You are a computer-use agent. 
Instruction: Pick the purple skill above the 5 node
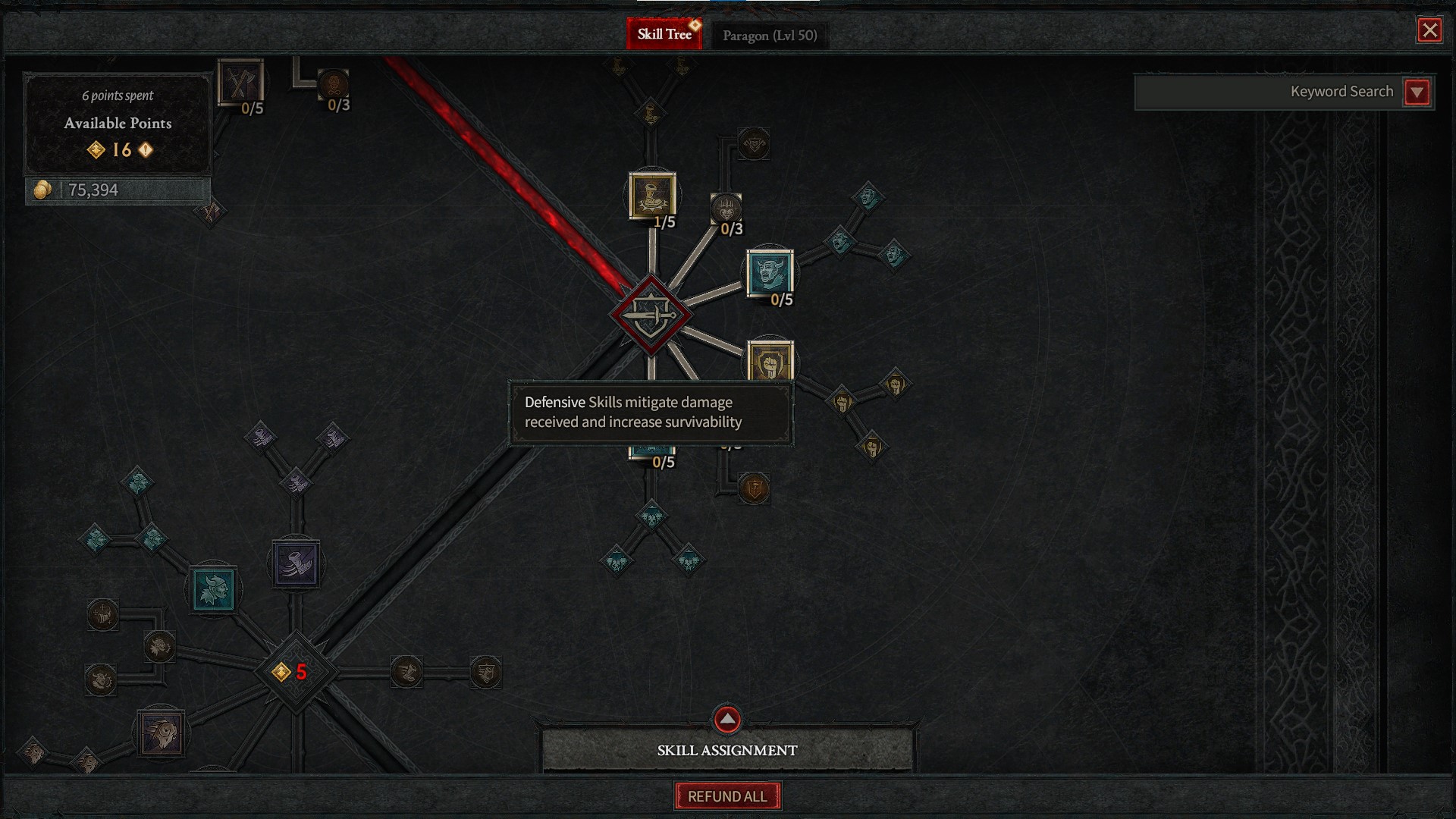click(x=296, y=563)
